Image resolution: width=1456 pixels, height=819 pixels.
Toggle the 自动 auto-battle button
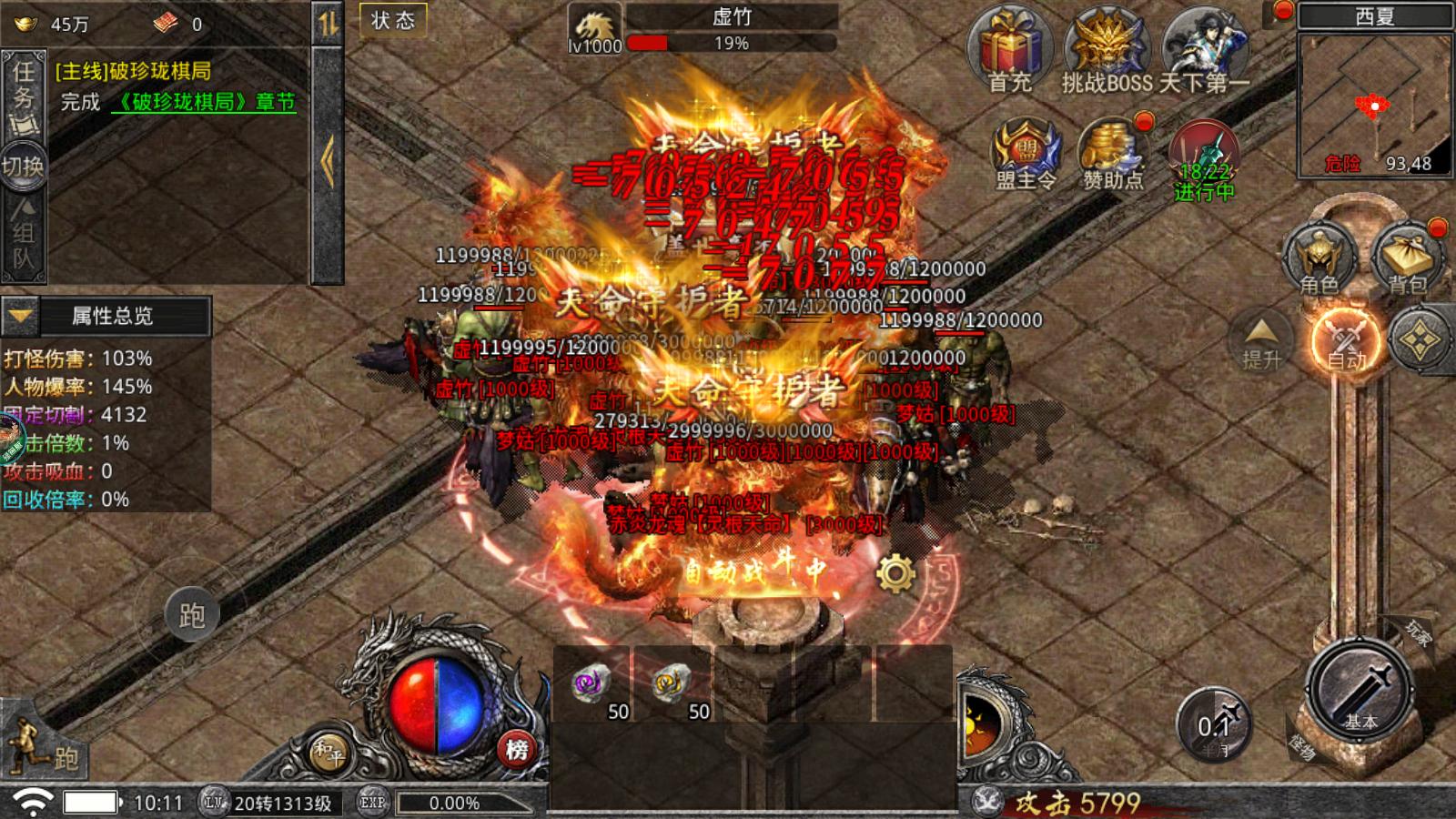pos(1346,339)
